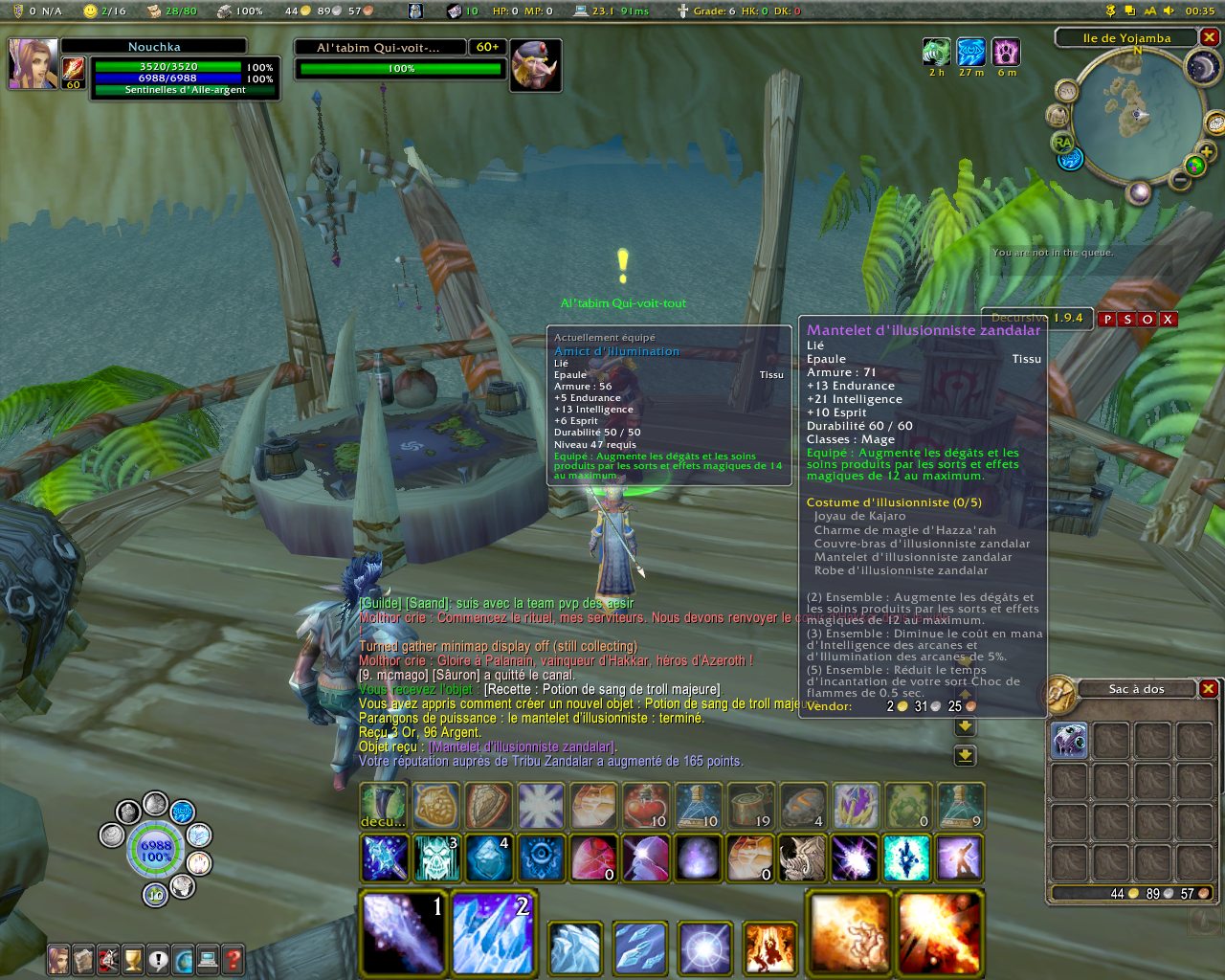Activate the decursive macro button

tap(384, 806)
